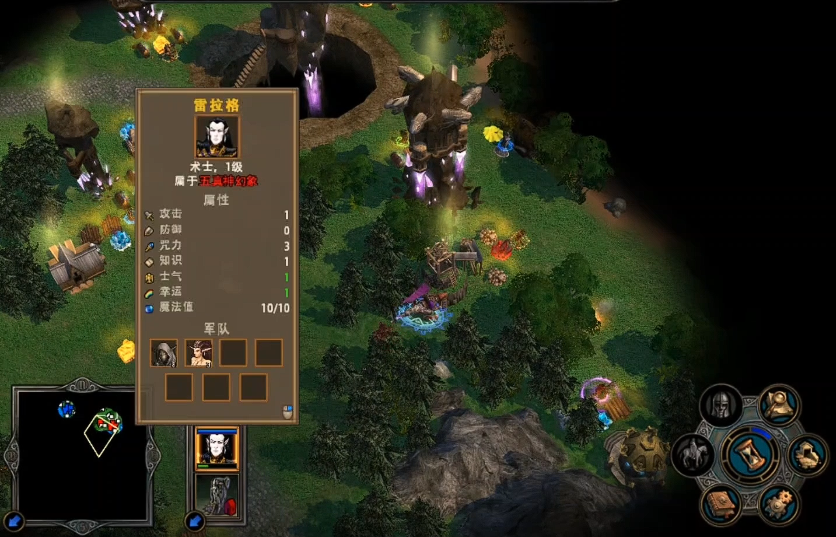
Task: Click the horseback rider move-hero button
Action: (691, 455)
